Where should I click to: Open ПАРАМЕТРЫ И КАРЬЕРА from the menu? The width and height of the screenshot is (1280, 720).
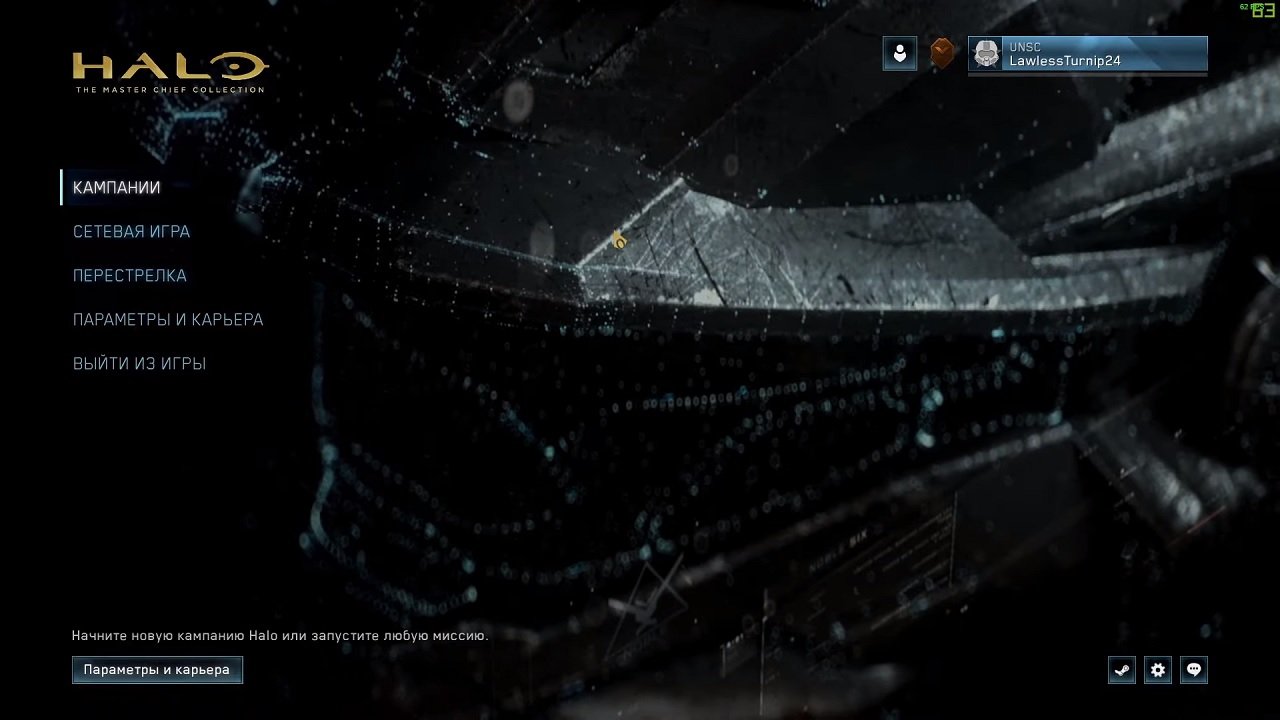click(167, 319)
